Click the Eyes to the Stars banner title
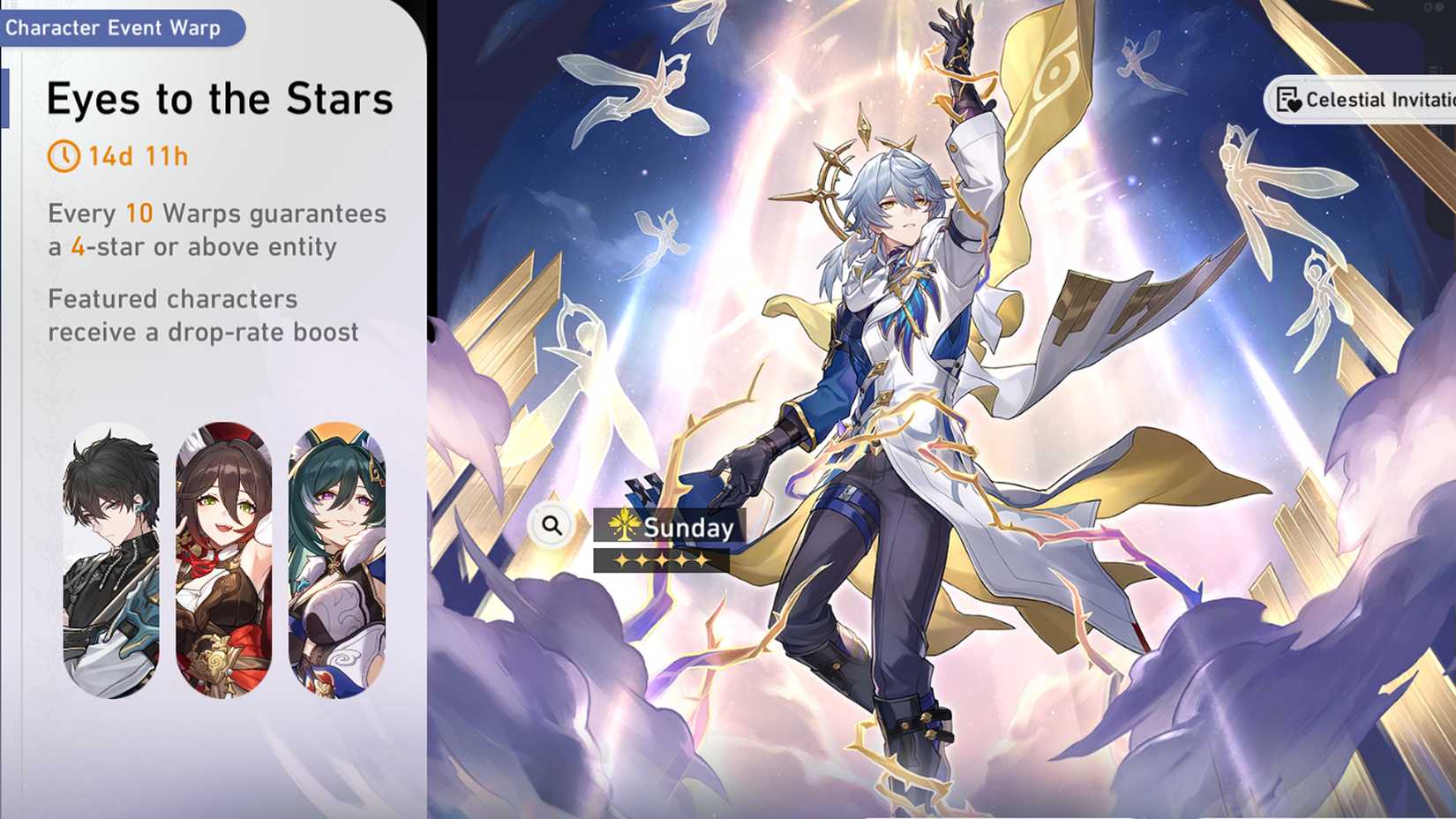Viewport: 1456px width, 819px height. click(x=219, y=99)
